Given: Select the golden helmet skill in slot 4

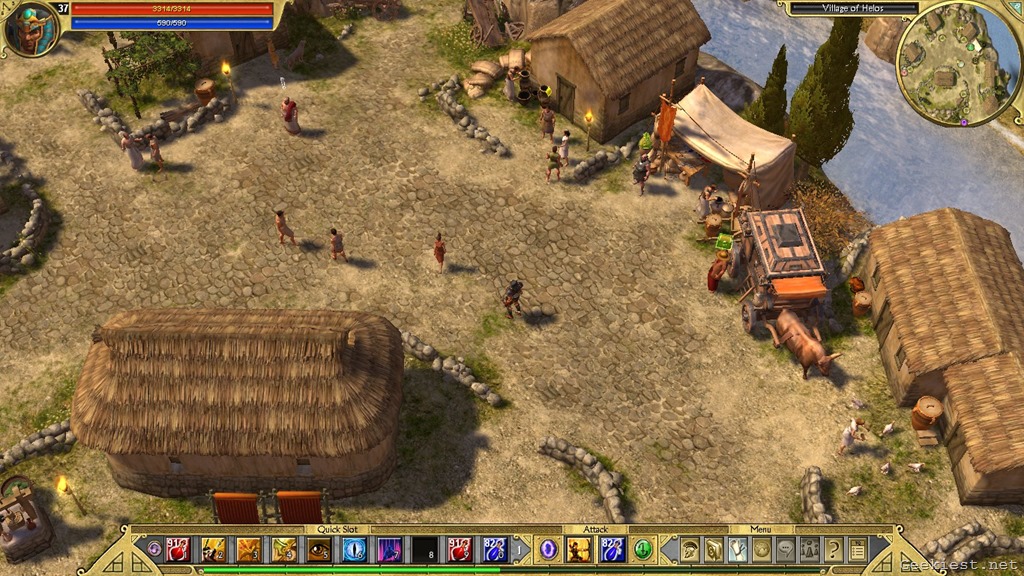Looking at the screenshot, I should pyautogui.click(x=284, y=549).
